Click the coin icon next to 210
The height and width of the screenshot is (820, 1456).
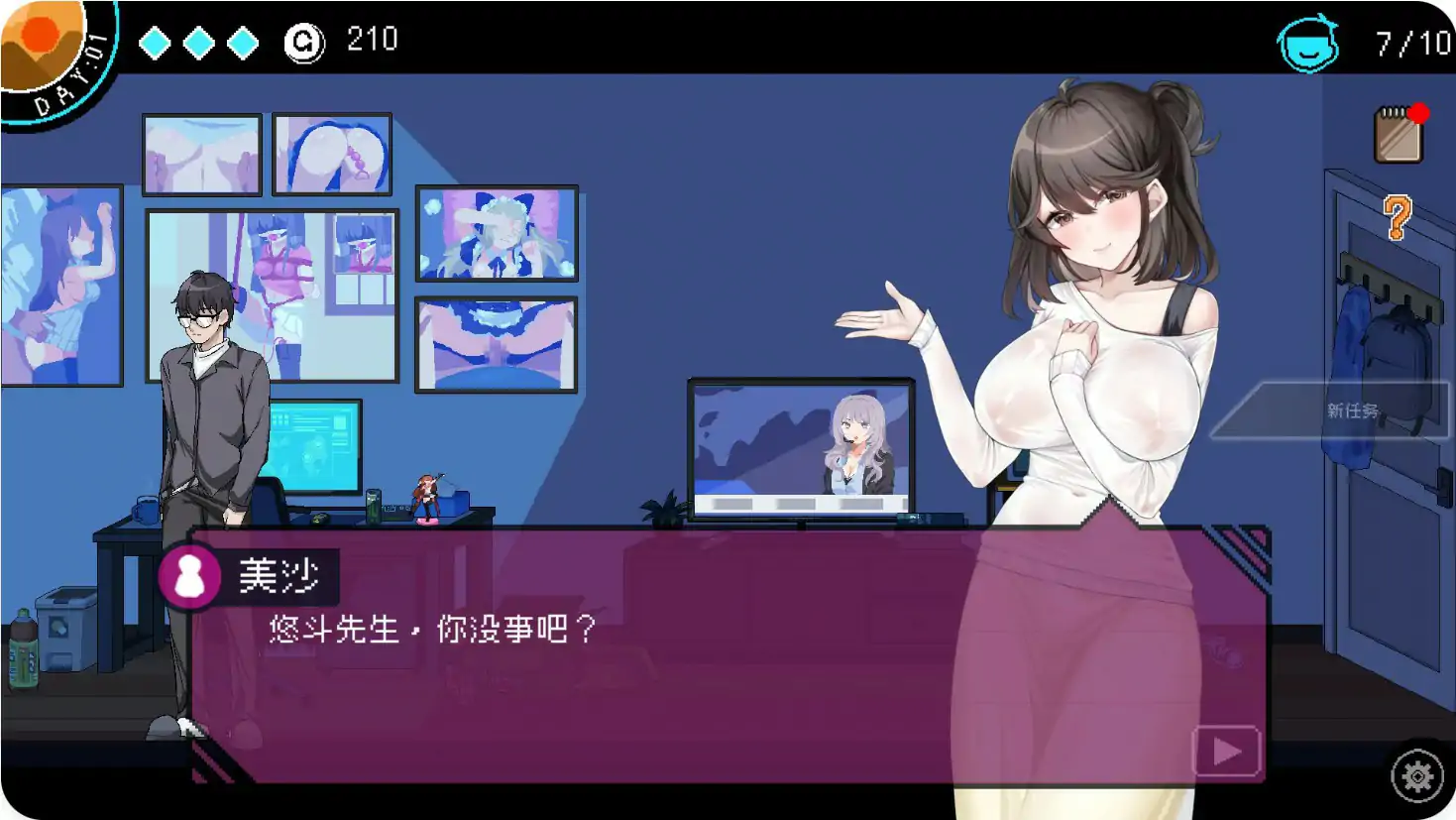click(x=303, y=41)
